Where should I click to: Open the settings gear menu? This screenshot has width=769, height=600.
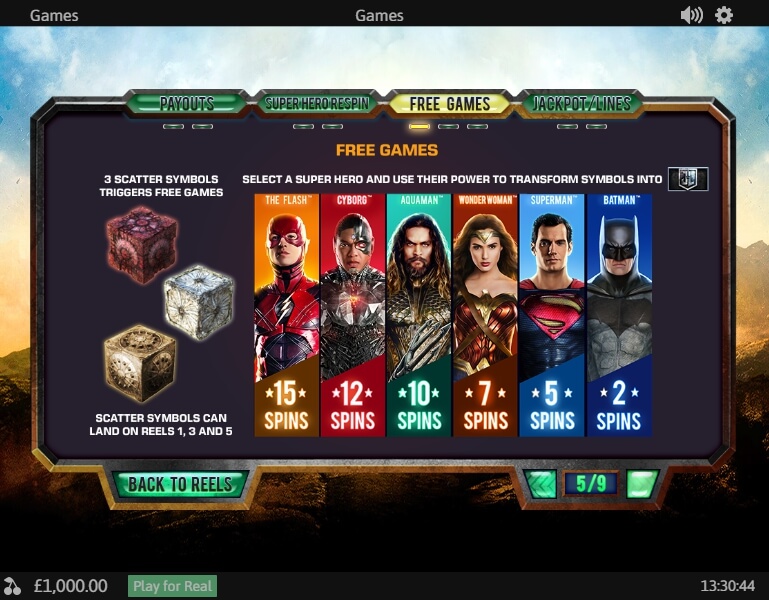pyautogui.click(x=724, y=15)
